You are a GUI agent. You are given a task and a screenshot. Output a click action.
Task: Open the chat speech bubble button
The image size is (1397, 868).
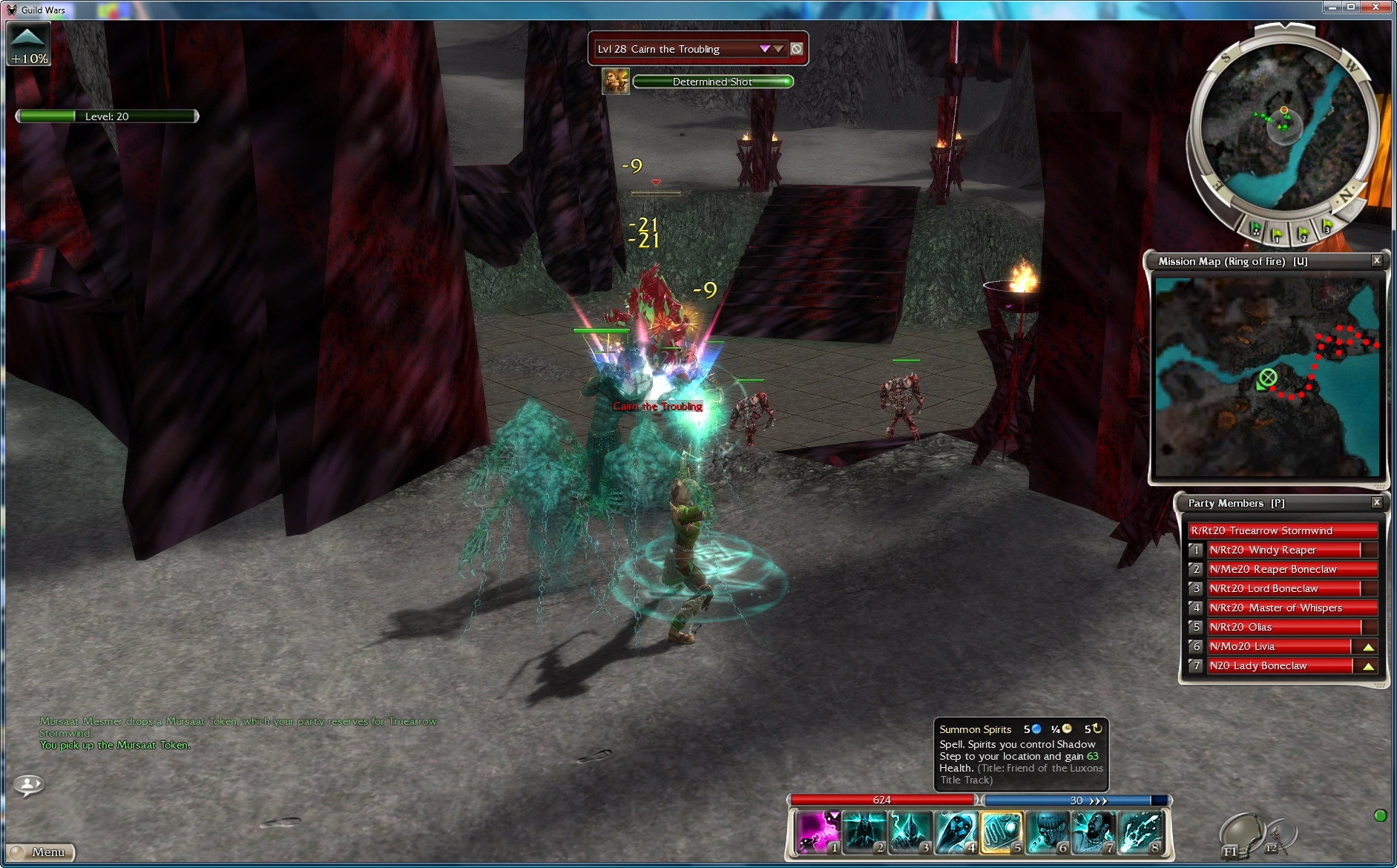coord(28,783)
